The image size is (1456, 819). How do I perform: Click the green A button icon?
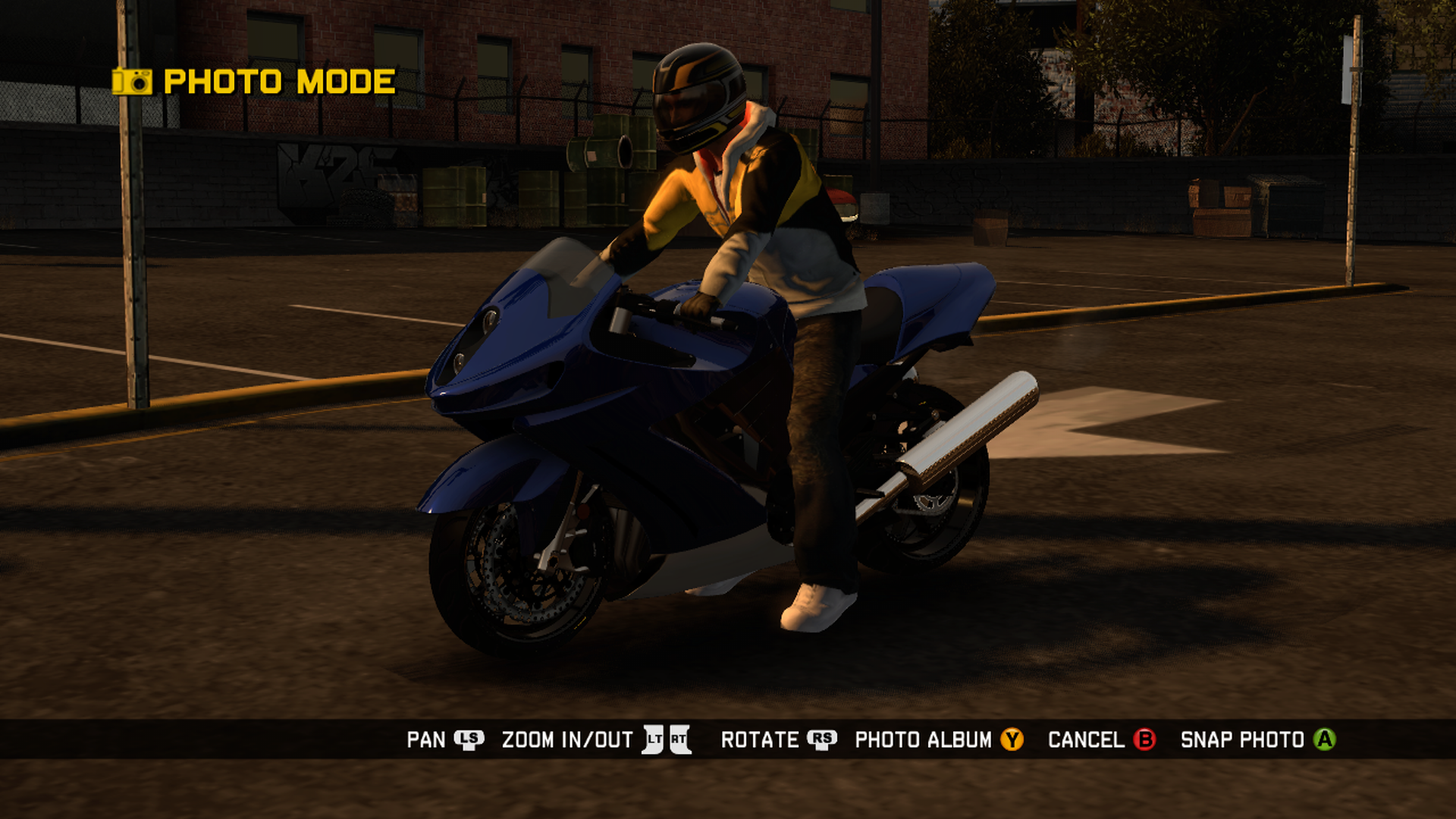[x=1326, y=739]
